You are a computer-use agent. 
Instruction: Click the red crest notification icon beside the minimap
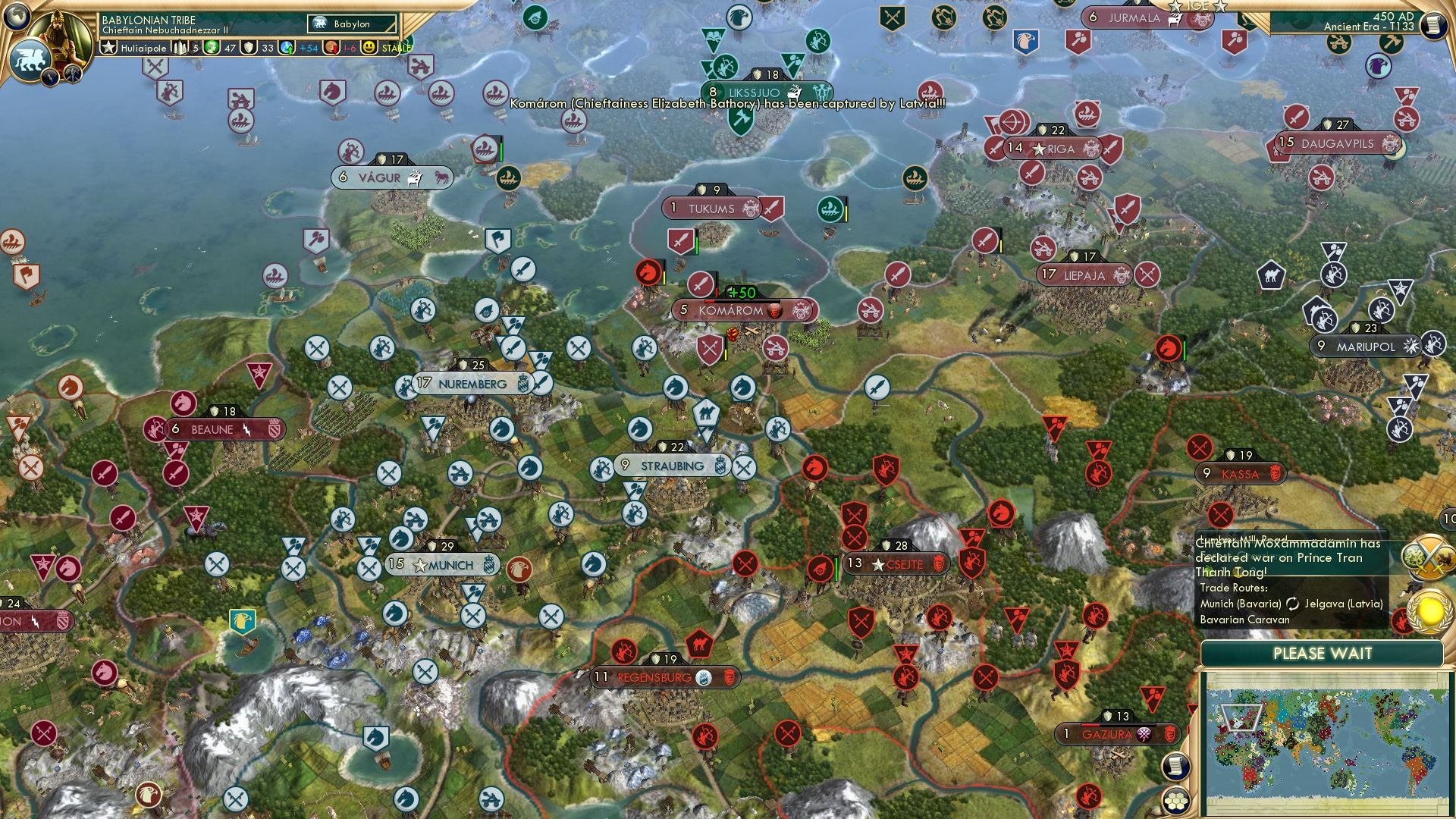click(x=1170, y=736)
